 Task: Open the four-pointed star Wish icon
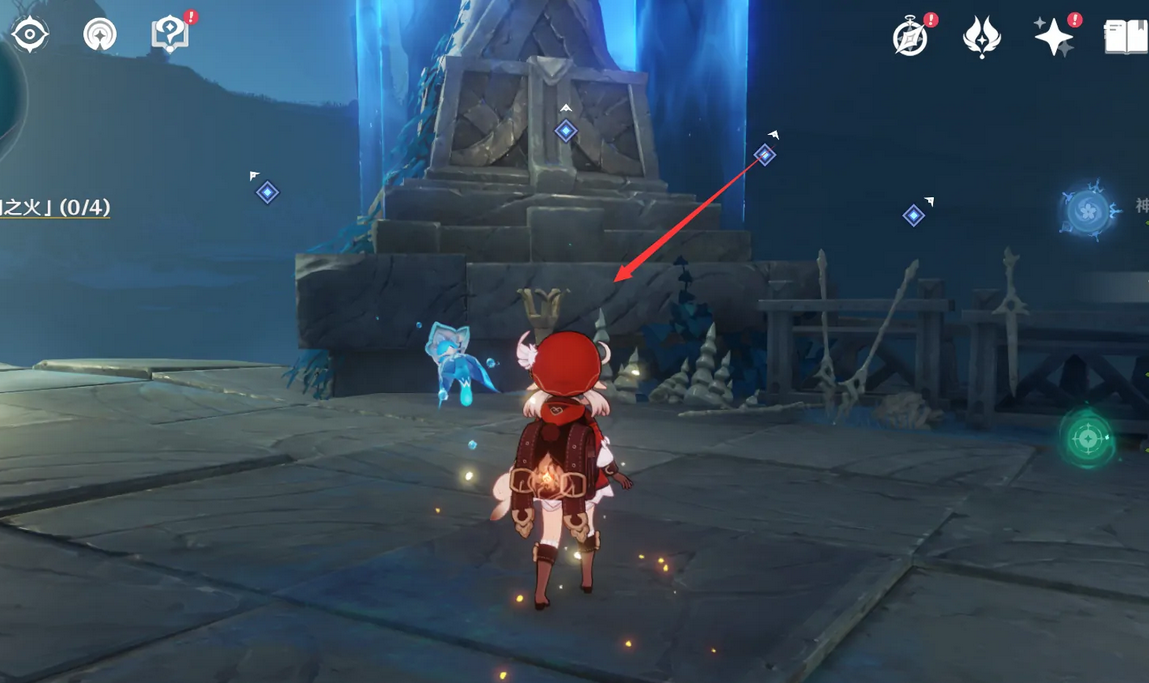coord(1053,38)
